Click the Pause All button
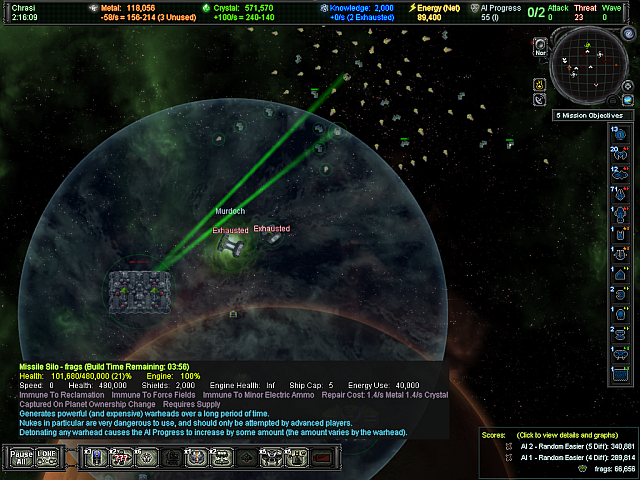 (20, 457)
